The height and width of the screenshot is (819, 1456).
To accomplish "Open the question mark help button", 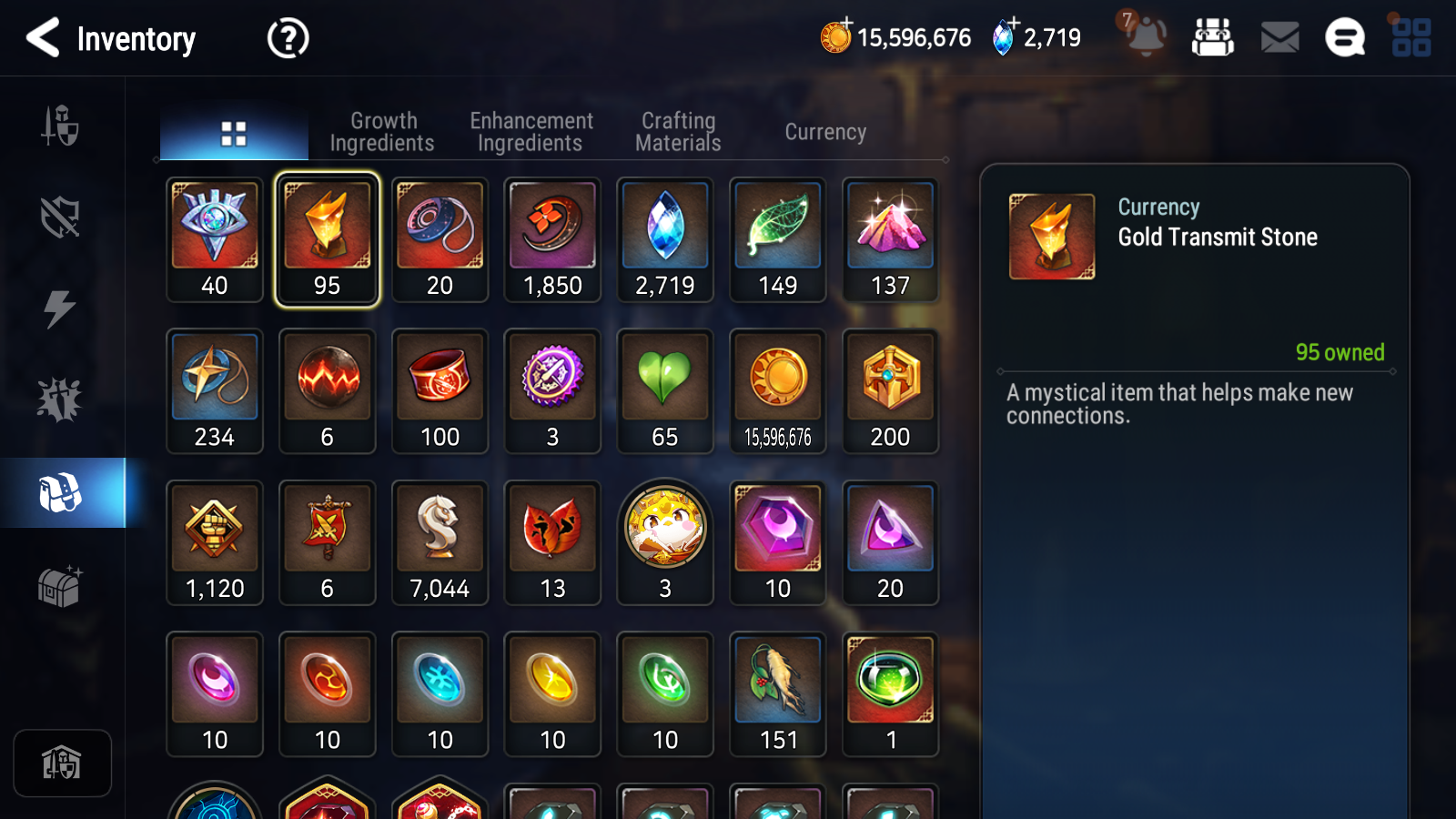I will pos(288,38).
